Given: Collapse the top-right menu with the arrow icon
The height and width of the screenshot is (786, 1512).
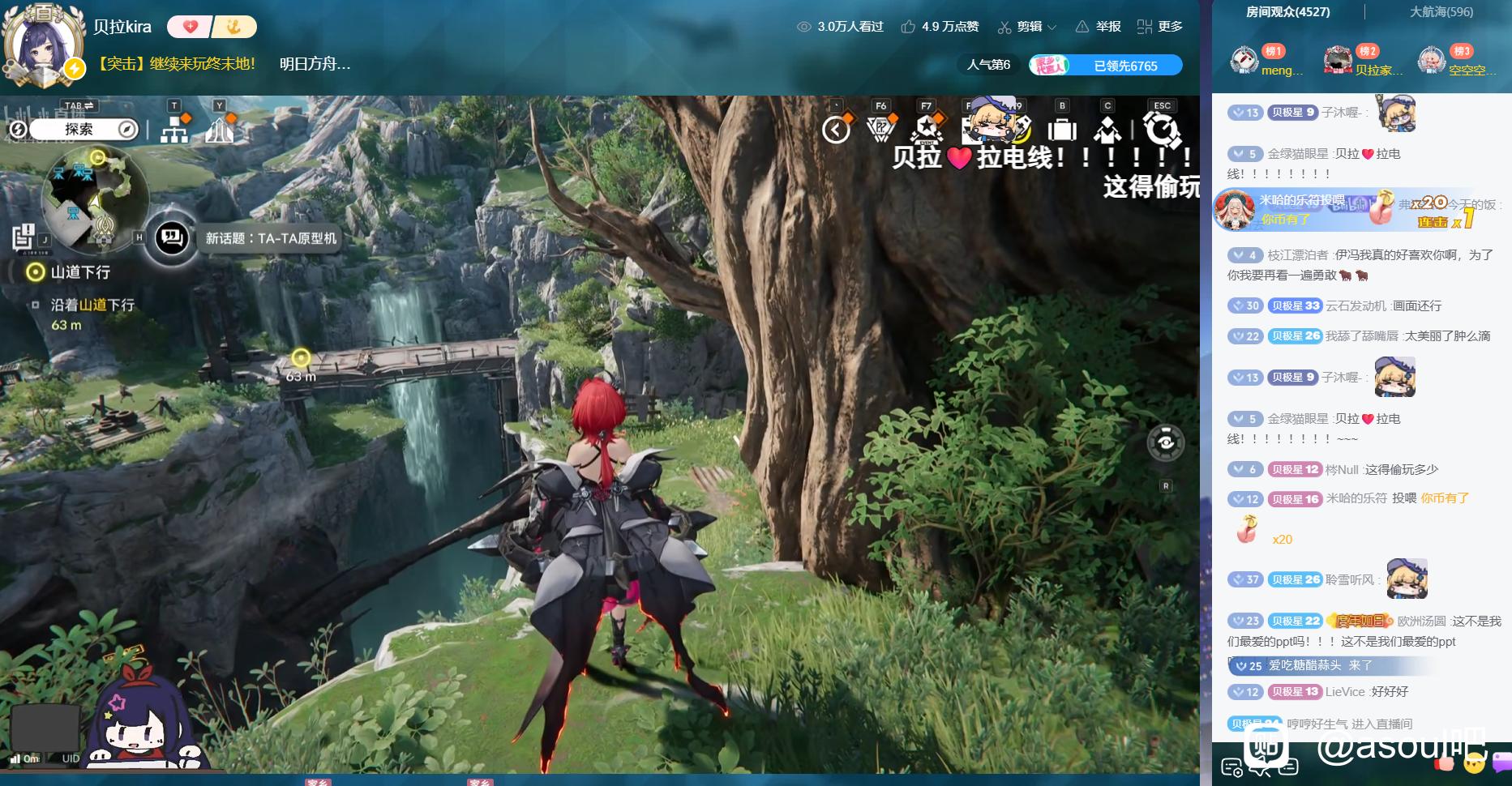Looking at the screenshot, I should tap(835, 130).
